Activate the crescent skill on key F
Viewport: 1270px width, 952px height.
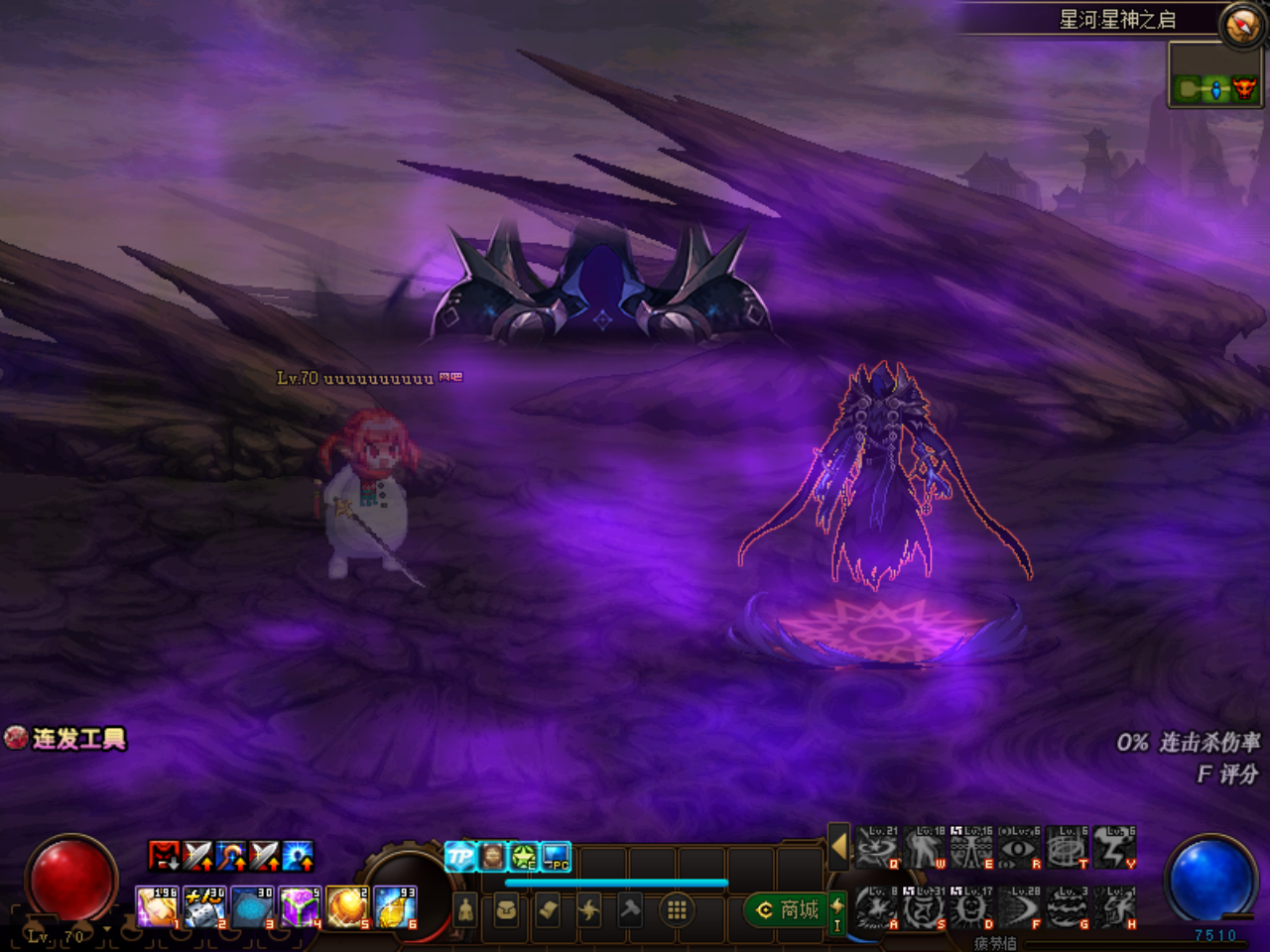coord(1019,908)
